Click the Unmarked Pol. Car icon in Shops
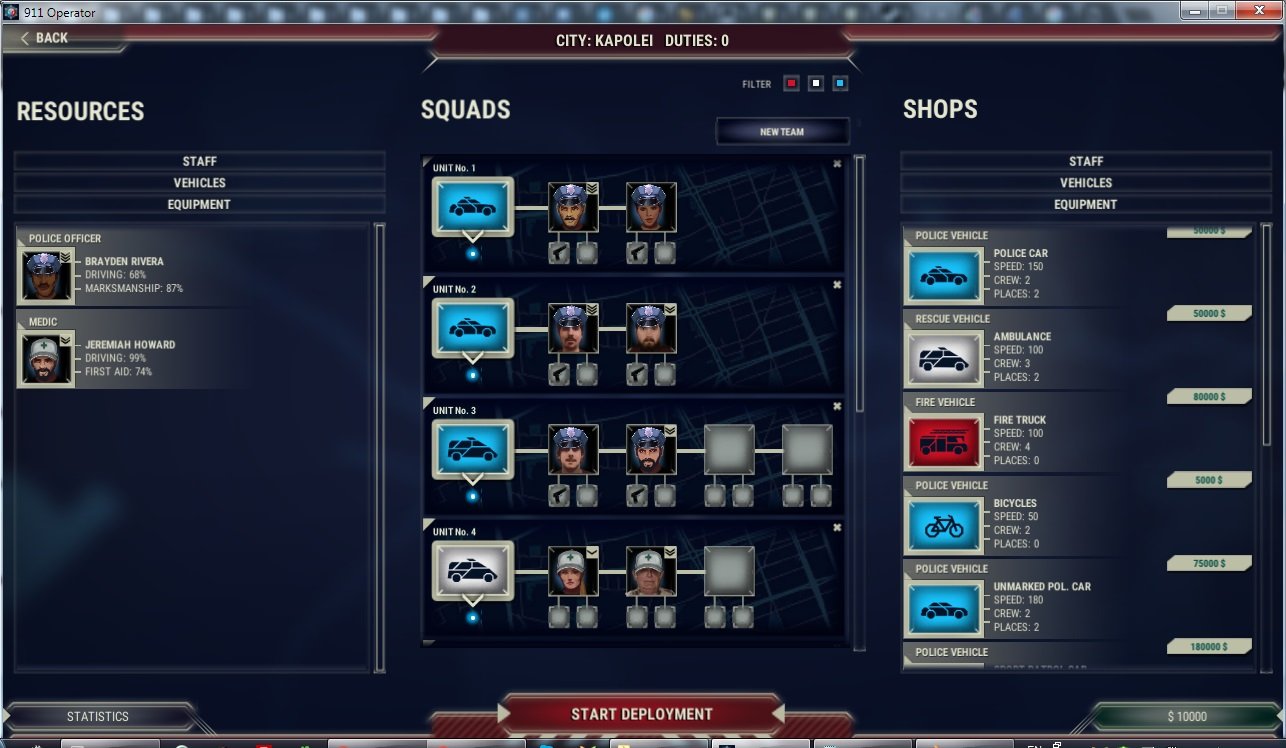The image size is (1286, 748). coord(944,609)
